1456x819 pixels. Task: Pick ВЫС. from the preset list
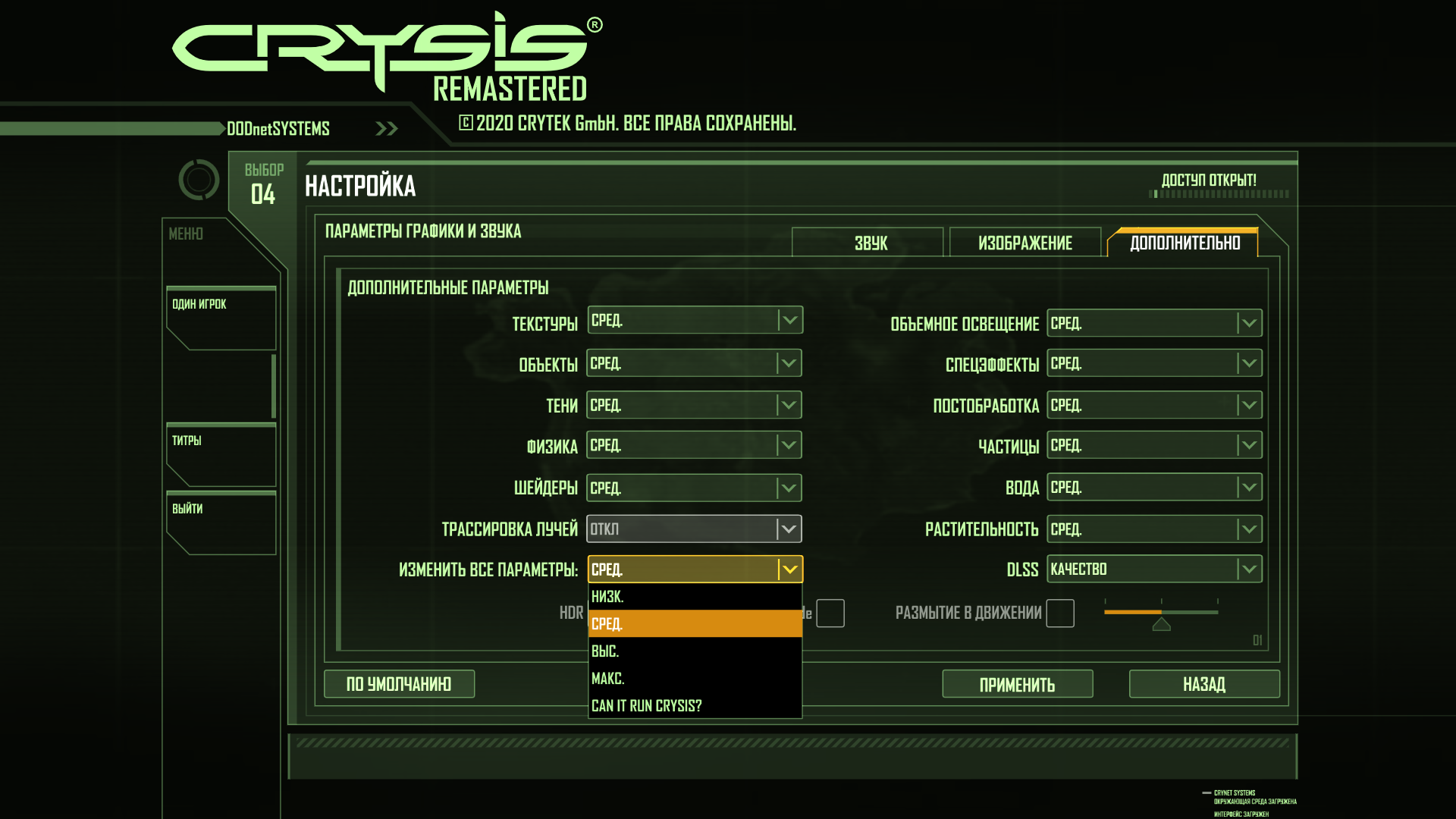[694, 651]
